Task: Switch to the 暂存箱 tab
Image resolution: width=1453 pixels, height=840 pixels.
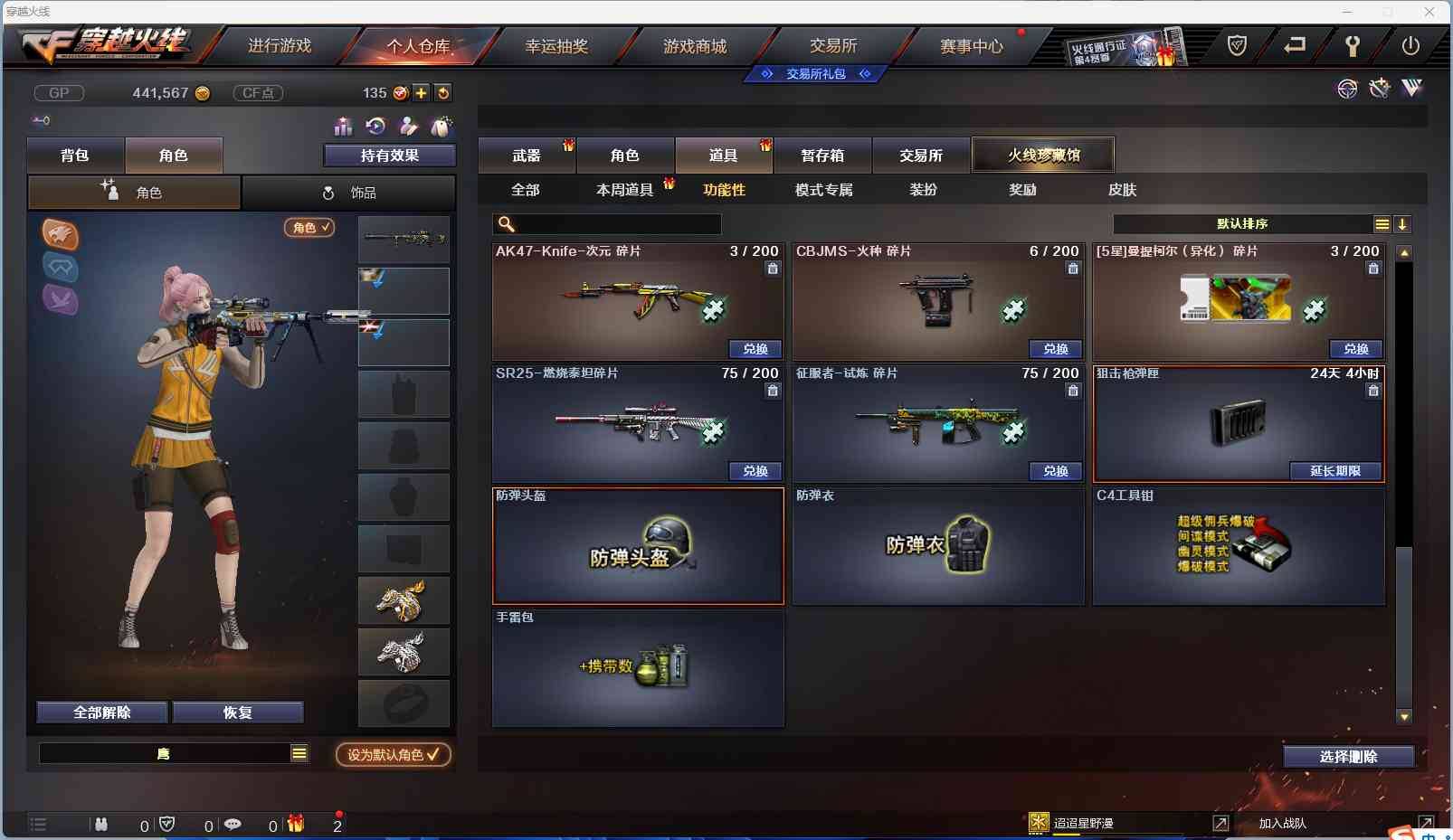Action: [x=822, y=155]
